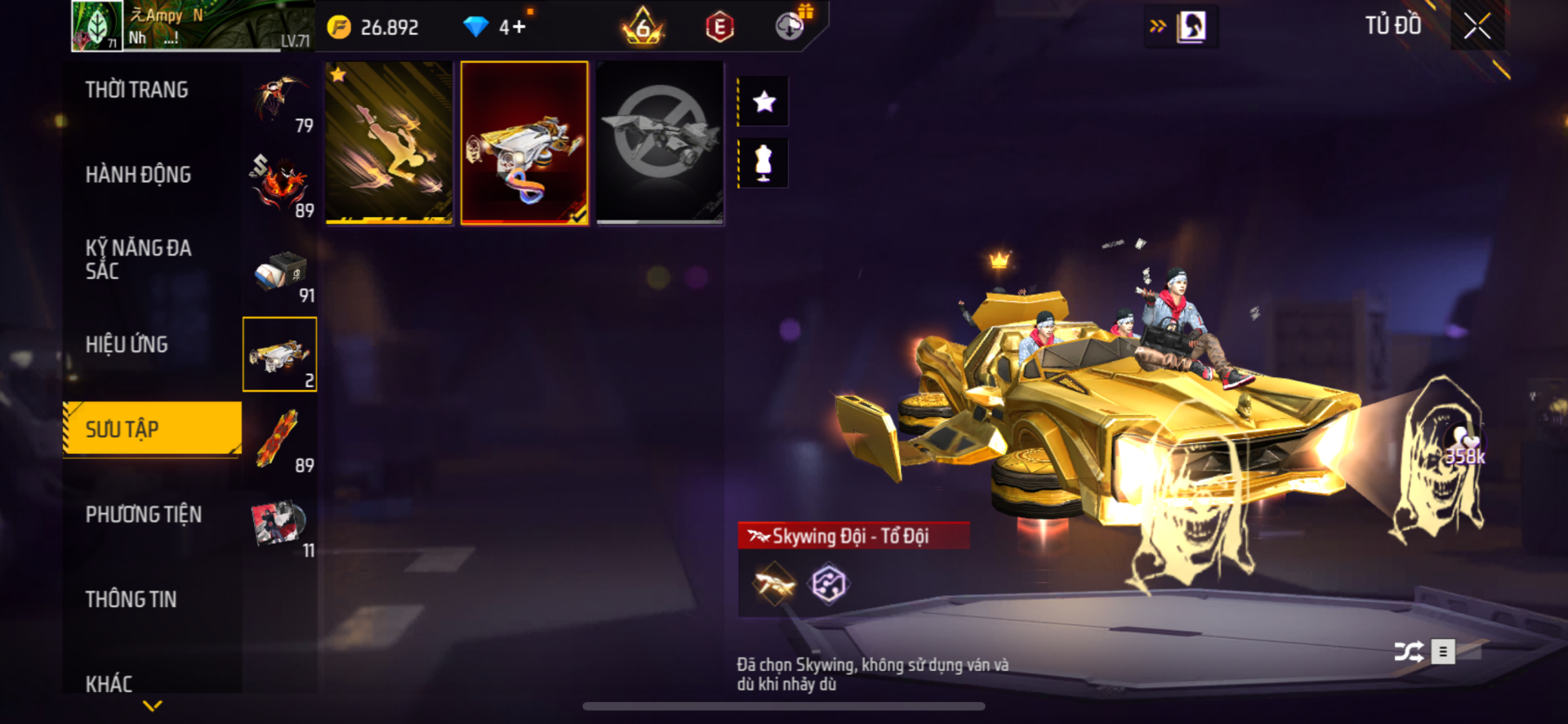The width and height of the screenshot is (1568, 724).
Task: Open the Hiệu Ứng category
Action: 127,344
